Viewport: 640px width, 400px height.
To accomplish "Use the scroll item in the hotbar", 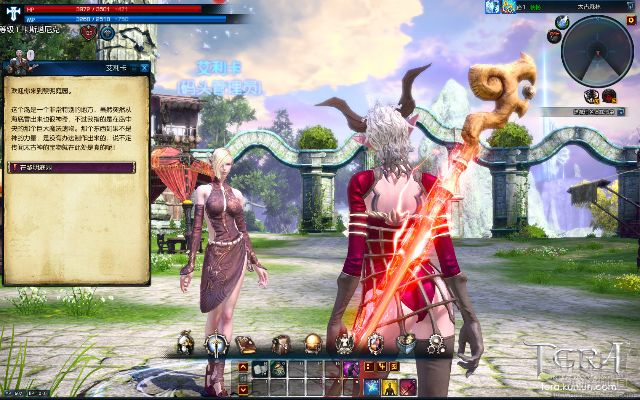I will pyautogui.click(x=257, y=369).
